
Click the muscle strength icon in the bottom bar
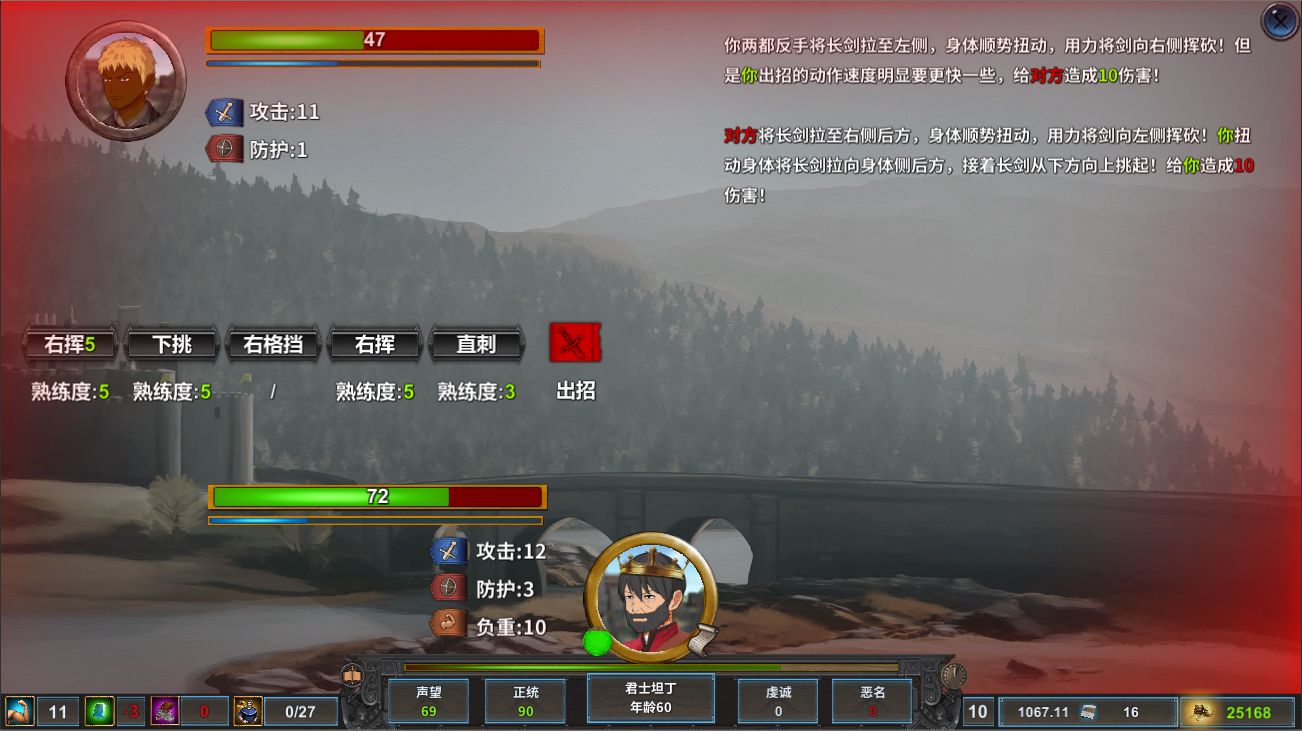point(18,710)
